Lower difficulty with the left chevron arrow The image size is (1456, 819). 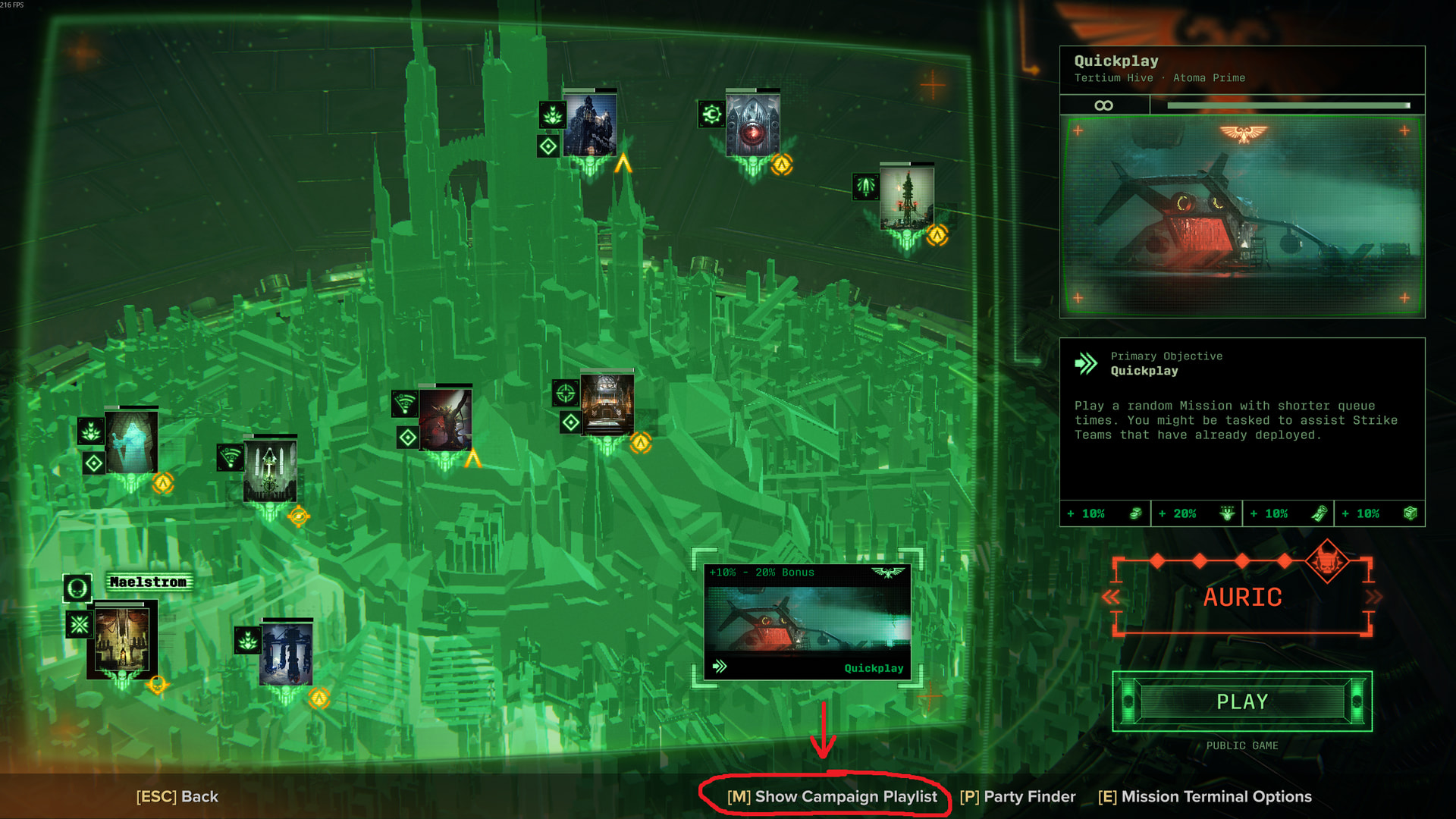(1111, 598)
